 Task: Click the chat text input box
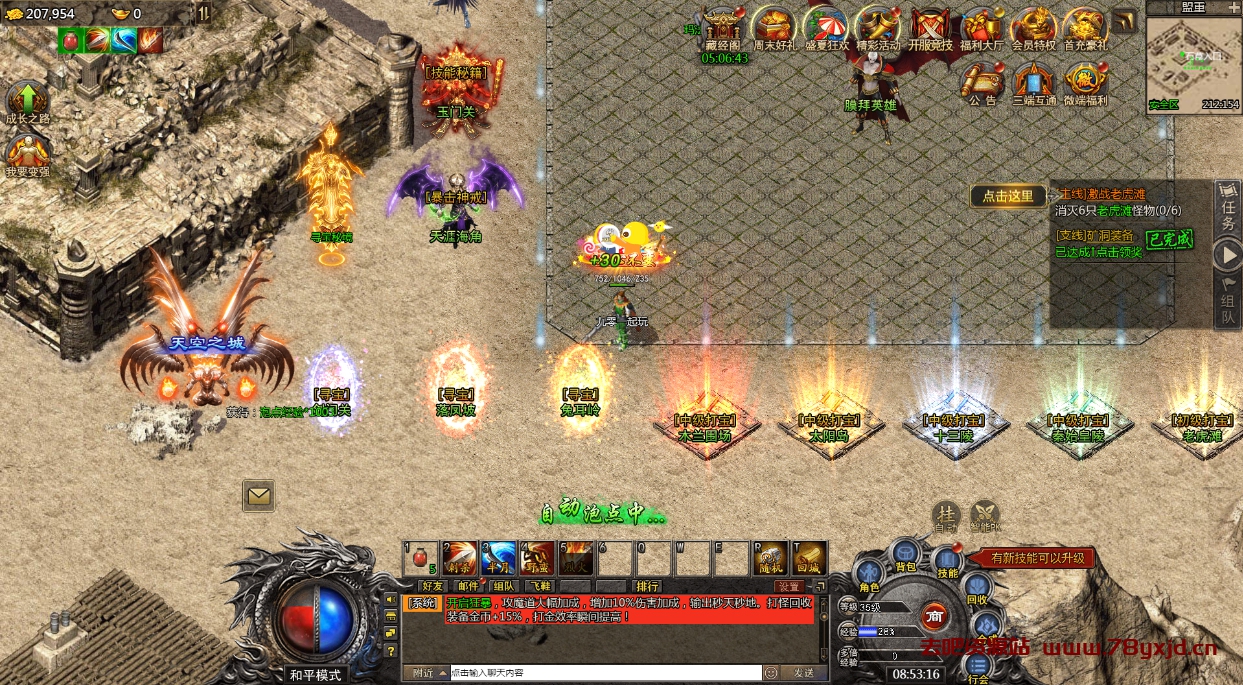[x=604, y=673]
